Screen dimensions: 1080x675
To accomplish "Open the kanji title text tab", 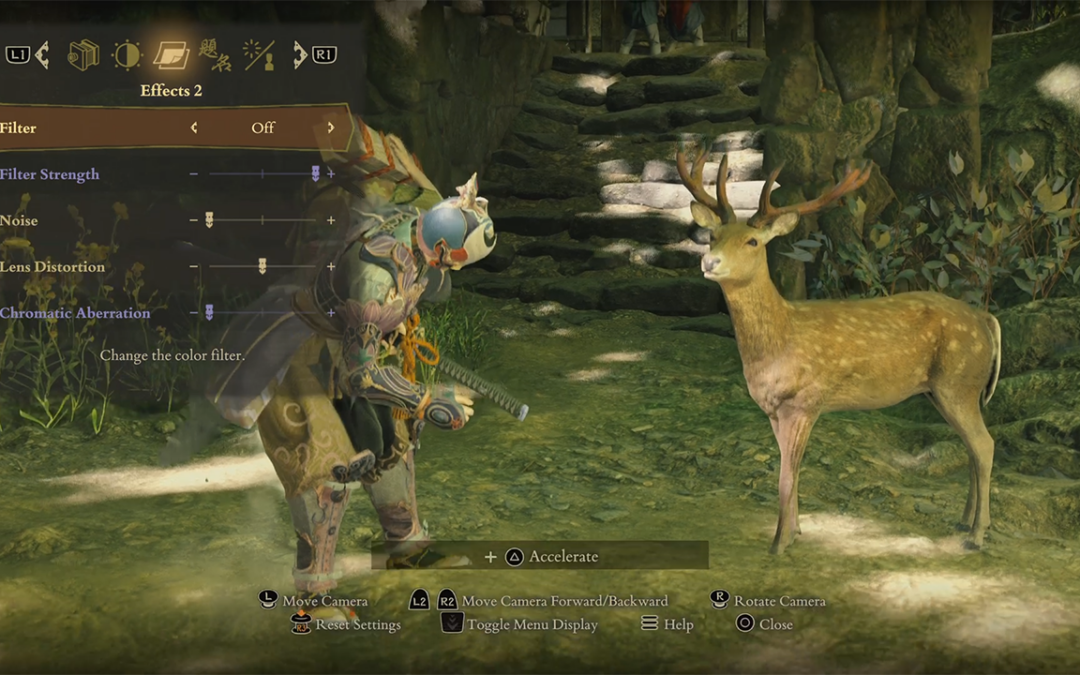I will click(x=214, y=54).
